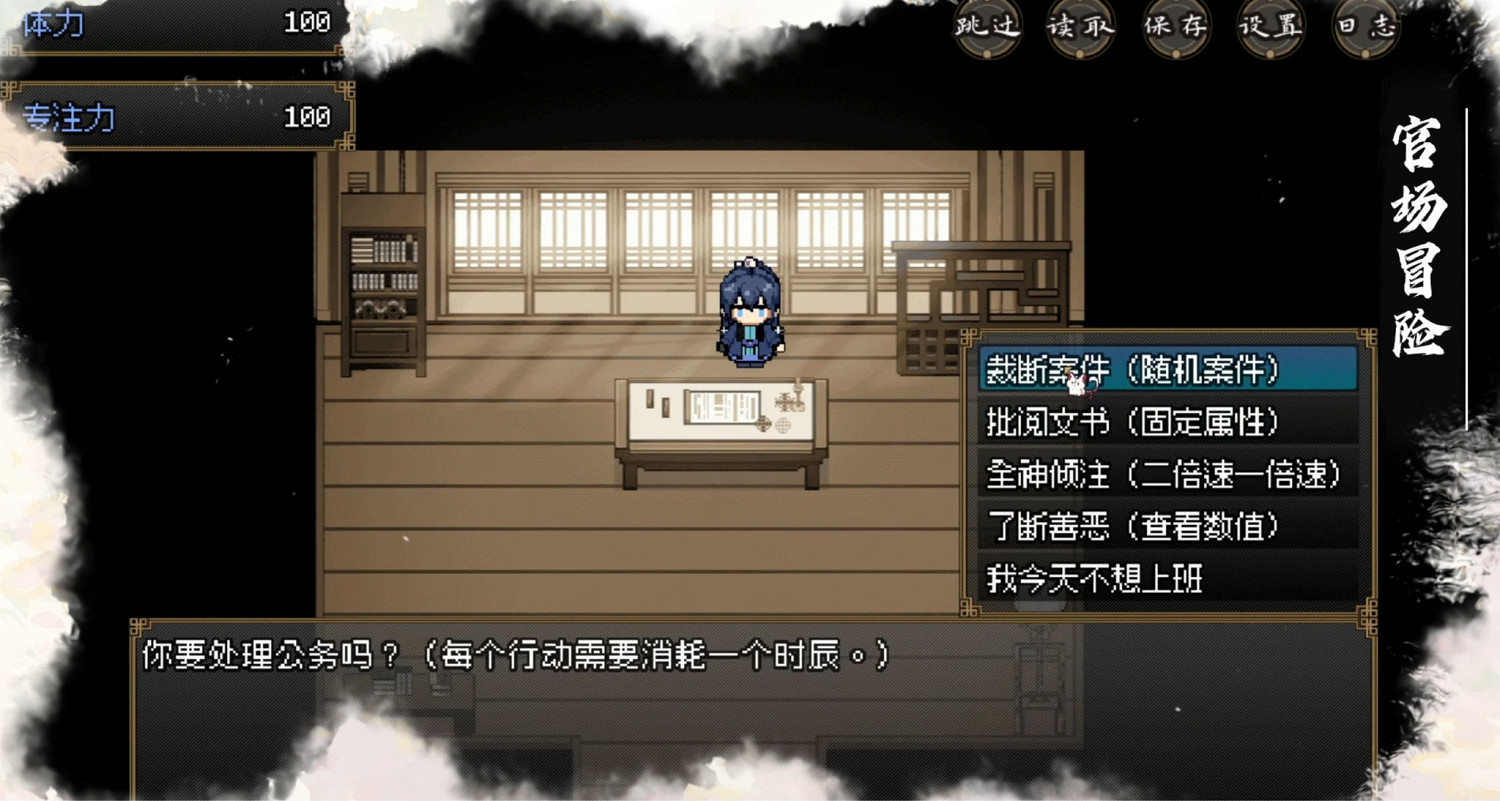Open the 设置 (Settings) icon
Screen dimensions: 1500x801
(1269, 28)
